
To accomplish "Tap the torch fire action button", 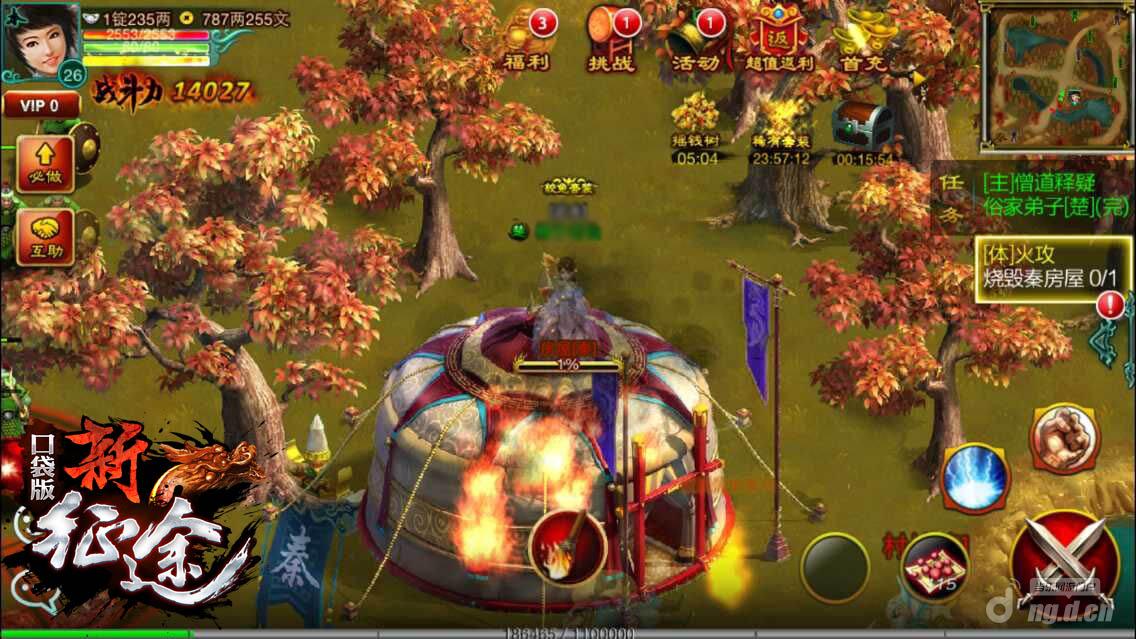I will [567, 545].
